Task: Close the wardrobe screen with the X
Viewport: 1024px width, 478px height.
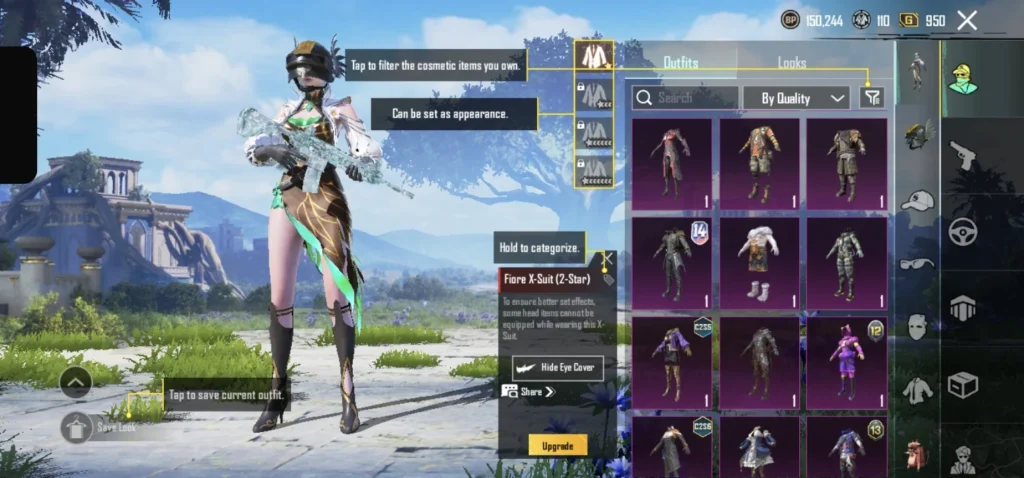Action: [x=967, y=20]
